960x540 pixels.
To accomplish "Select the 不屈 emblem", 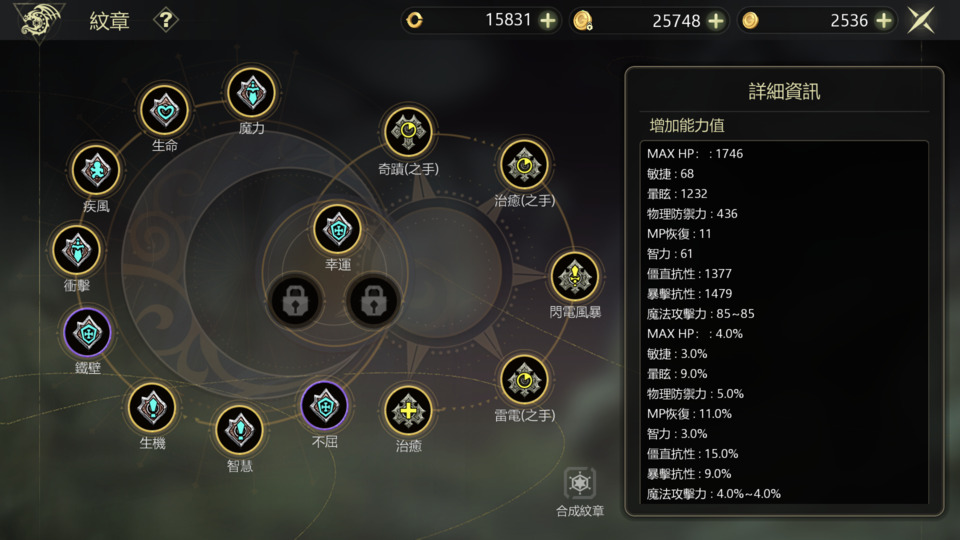I will pyautogui.click(x=325, y=406).
